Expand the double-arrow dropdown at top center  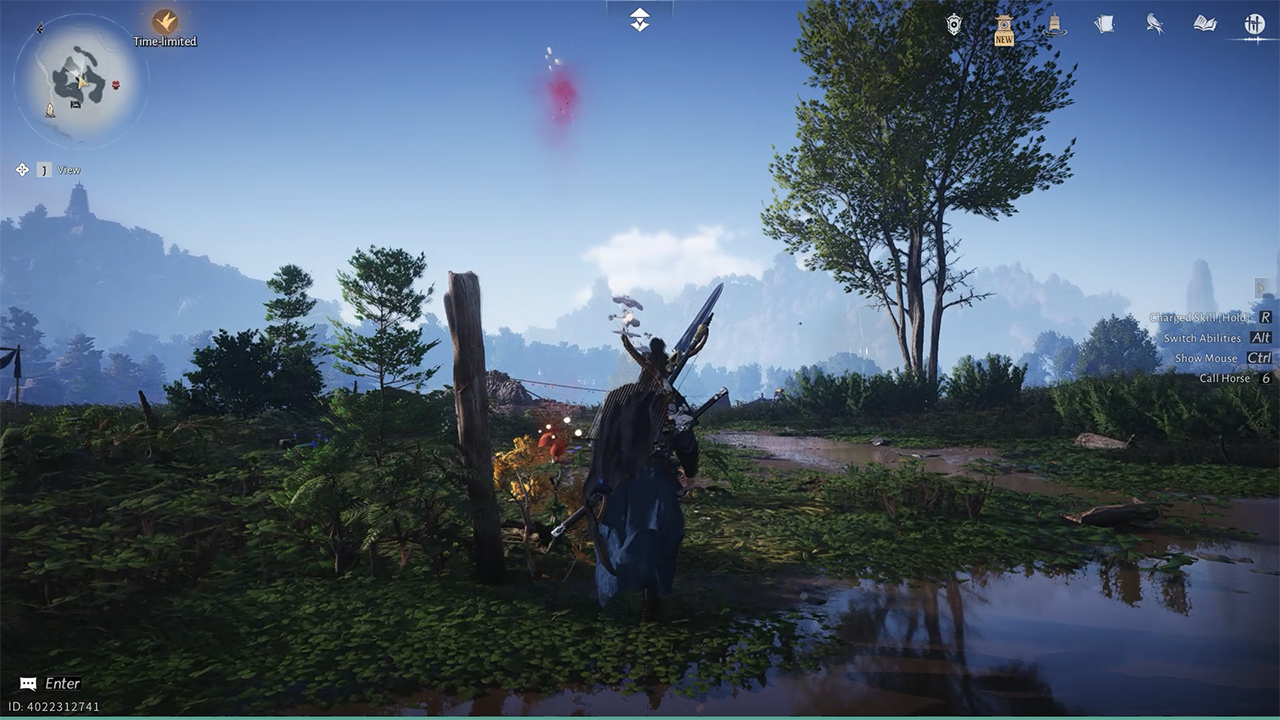[640, 19]
